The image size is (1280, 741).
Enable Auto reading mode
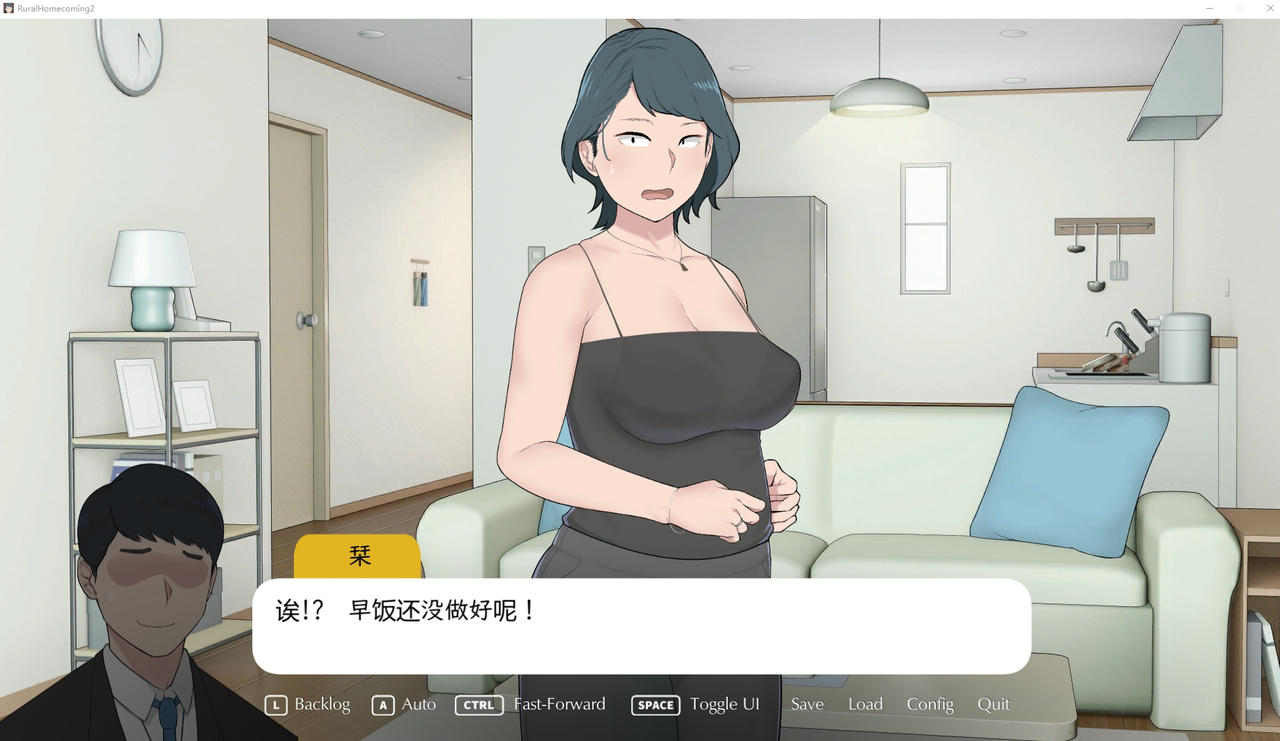pyautogui.click(x=419, y=704)
